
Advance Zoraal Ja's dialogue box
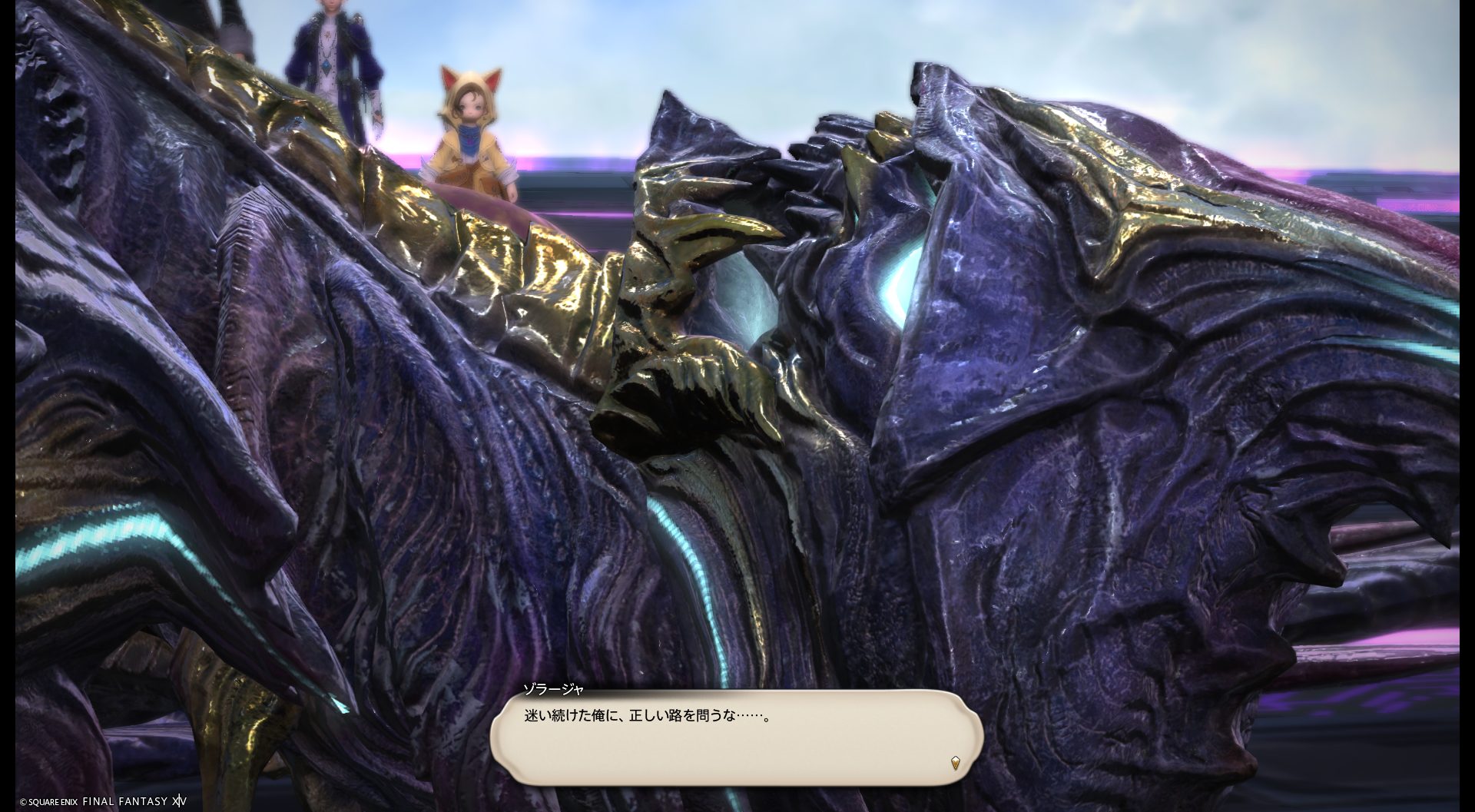pyautogui.click(x=736, y=737)
